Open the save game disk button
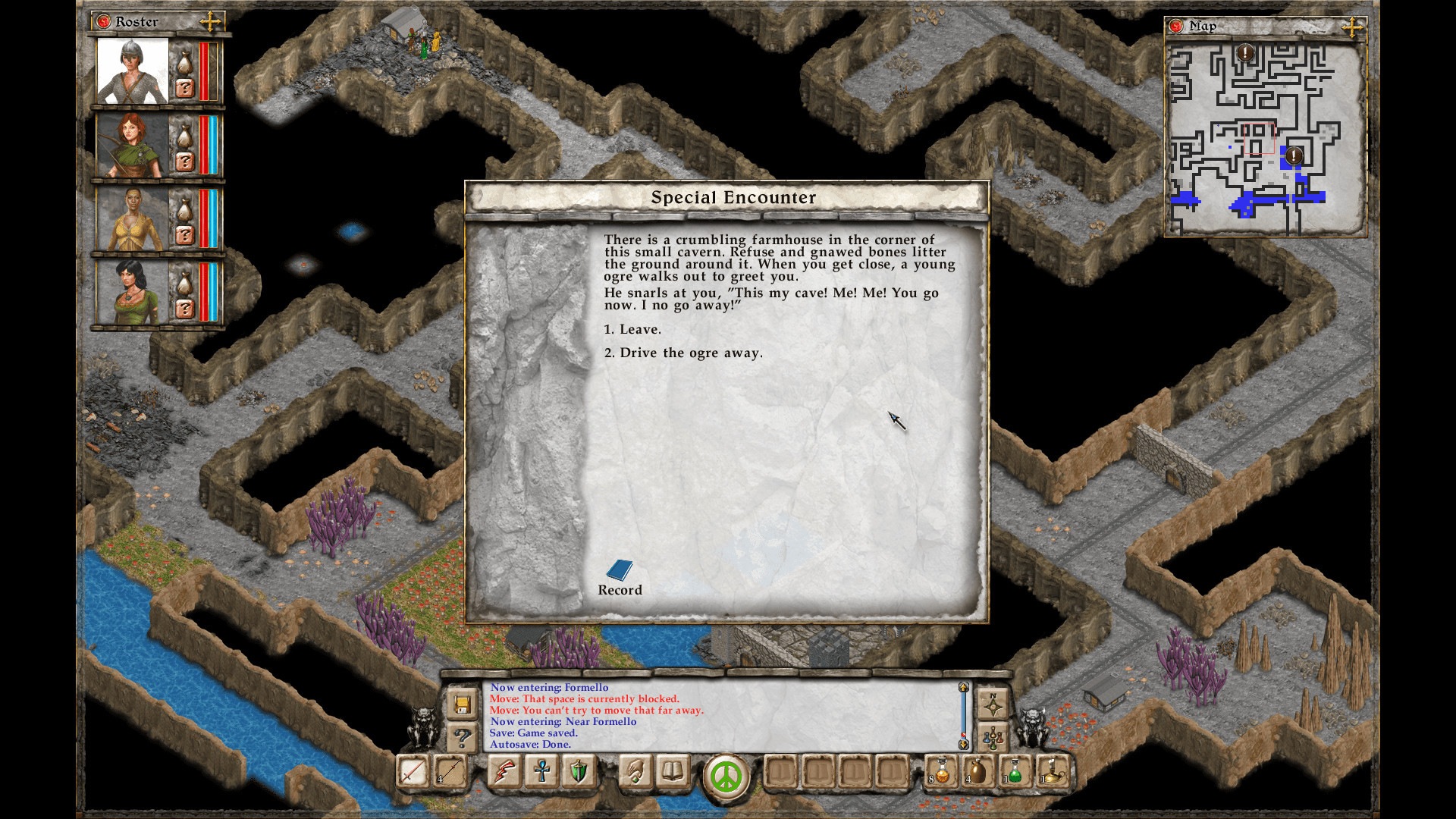Image resolution: width=1456 pixels, height=819 pixels. point(461,705)
